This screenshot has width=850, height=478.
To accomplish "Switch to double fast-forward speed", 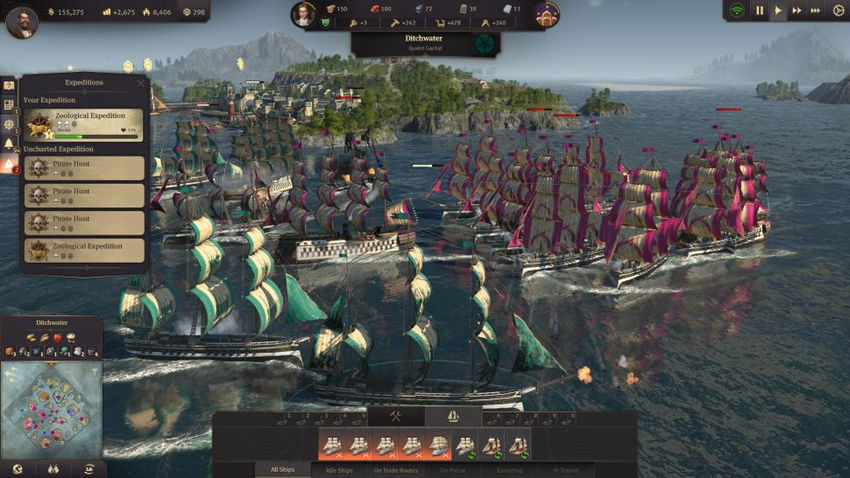I will [797, 11].
